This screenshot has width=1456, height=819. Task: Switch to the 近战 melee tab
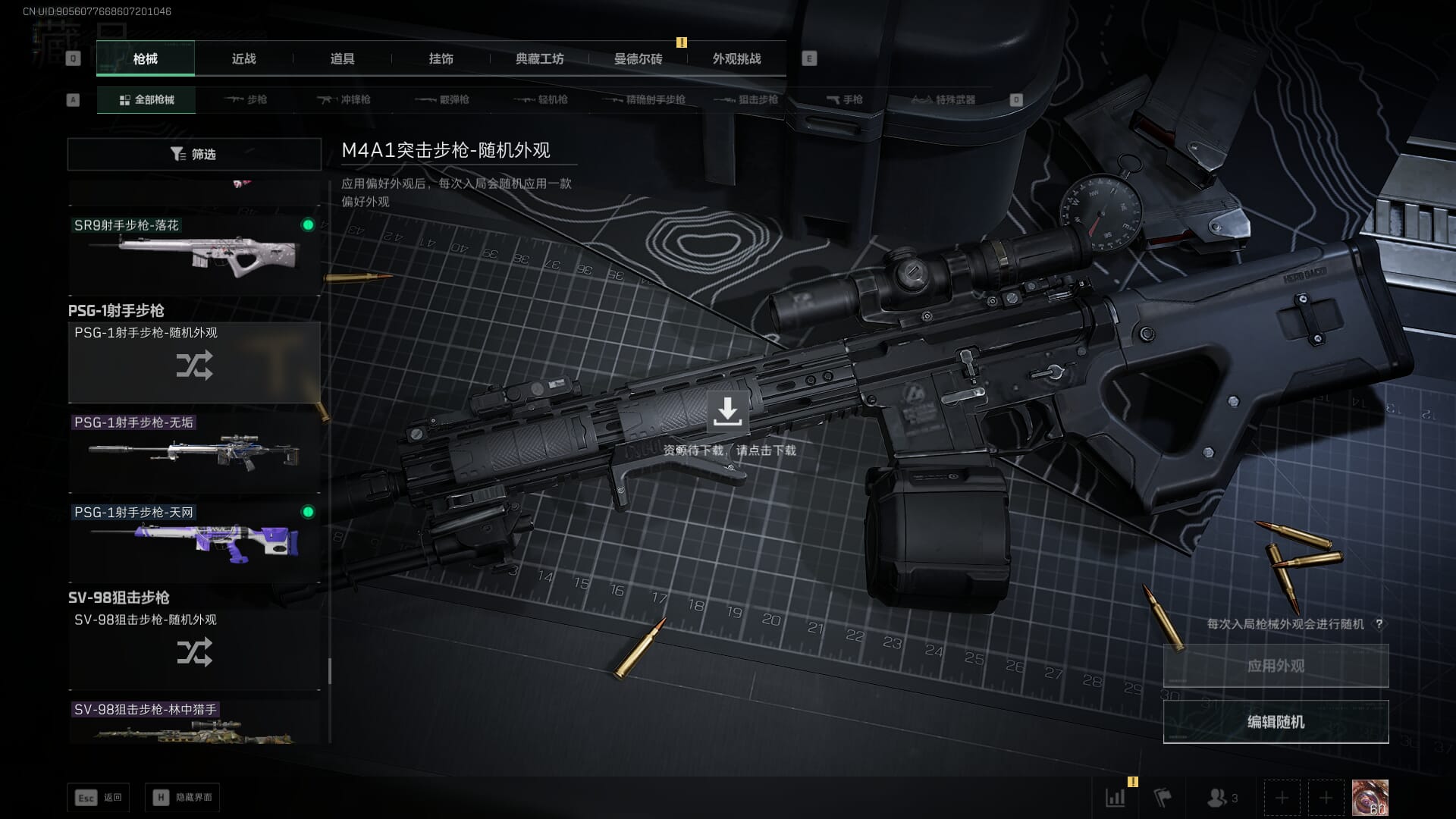(x=243, y=59)
